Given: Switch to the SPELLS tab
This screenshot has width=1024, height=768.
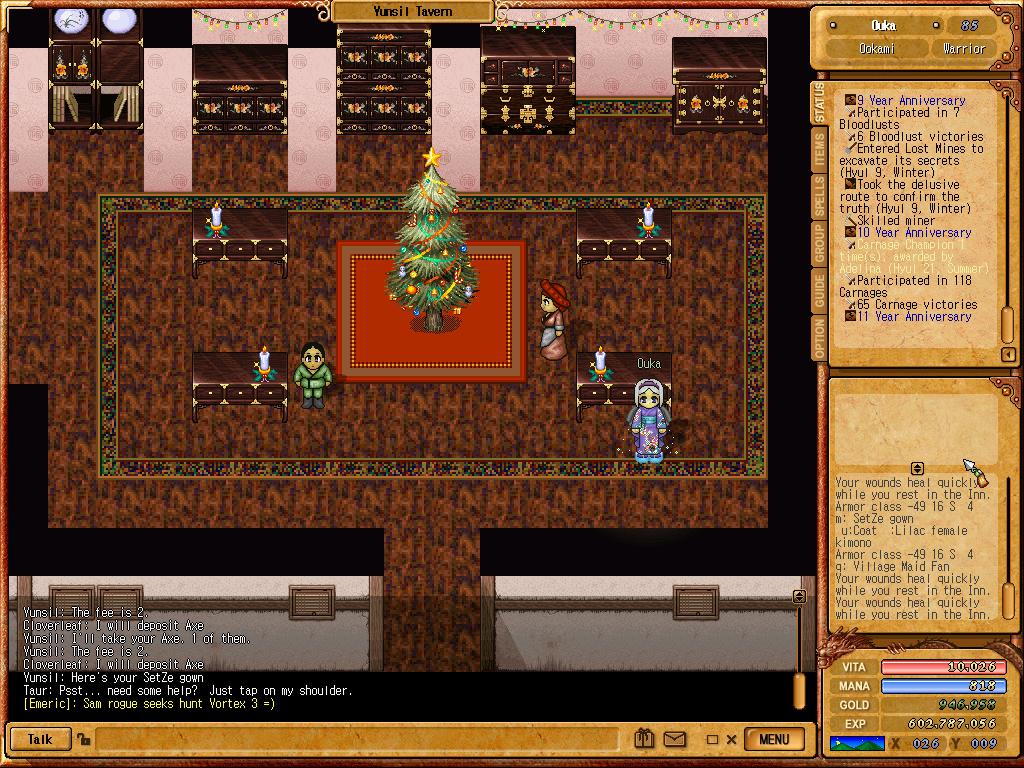Looking at the screenshot, I should tap(821, 196).
